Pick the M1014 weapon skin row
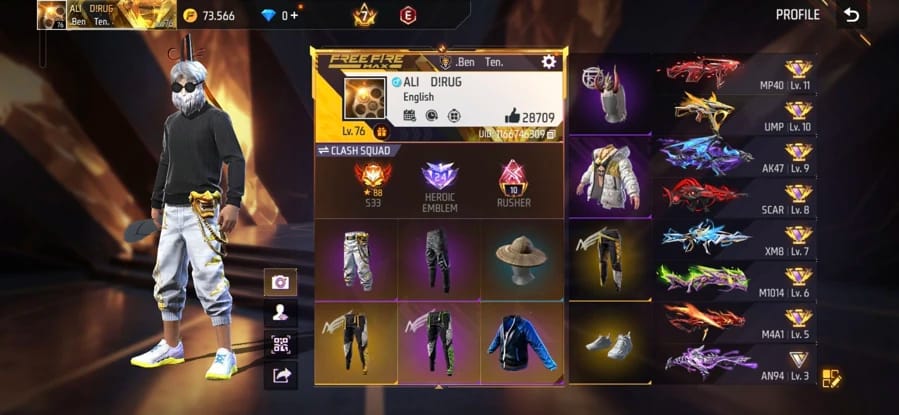Image resolution: width=899 pixels, height=415 pixels. click(x=736, y=280)
